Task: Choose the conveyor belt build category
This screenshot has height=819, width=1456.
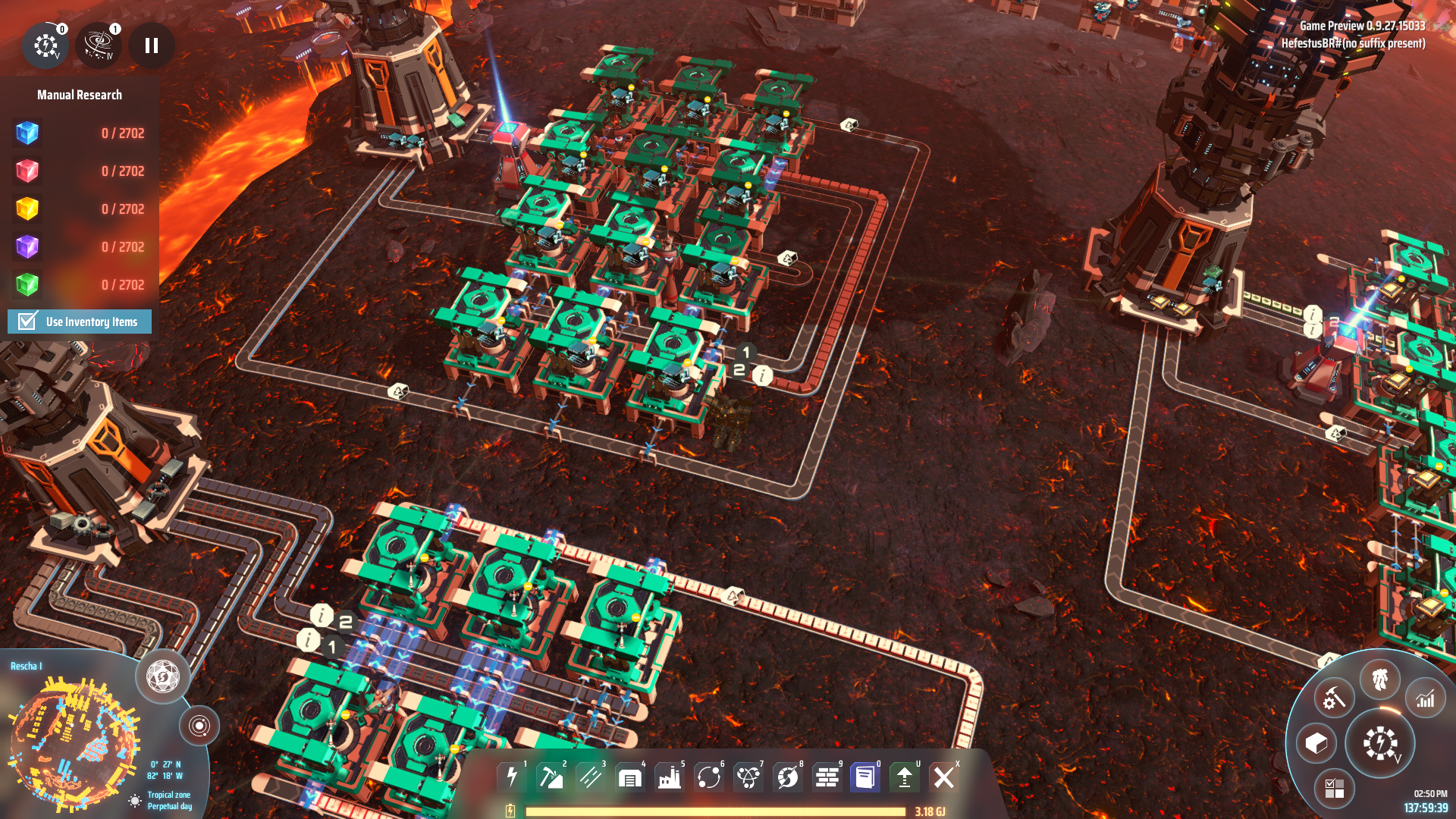Action: point(591,777)
